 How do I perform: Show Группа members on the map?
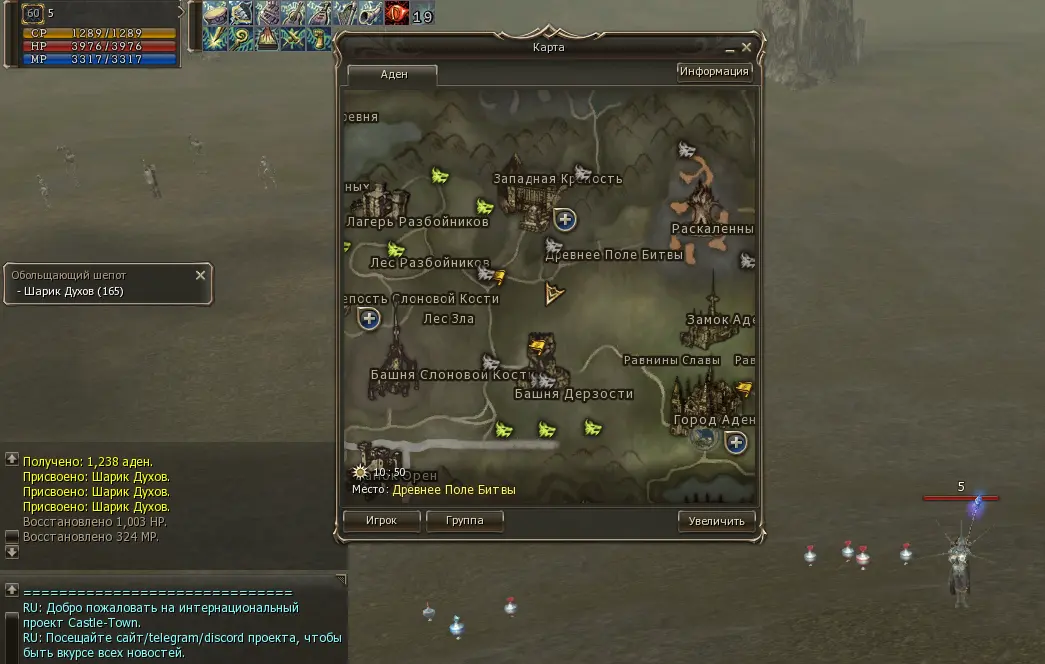tap(464, 521)
